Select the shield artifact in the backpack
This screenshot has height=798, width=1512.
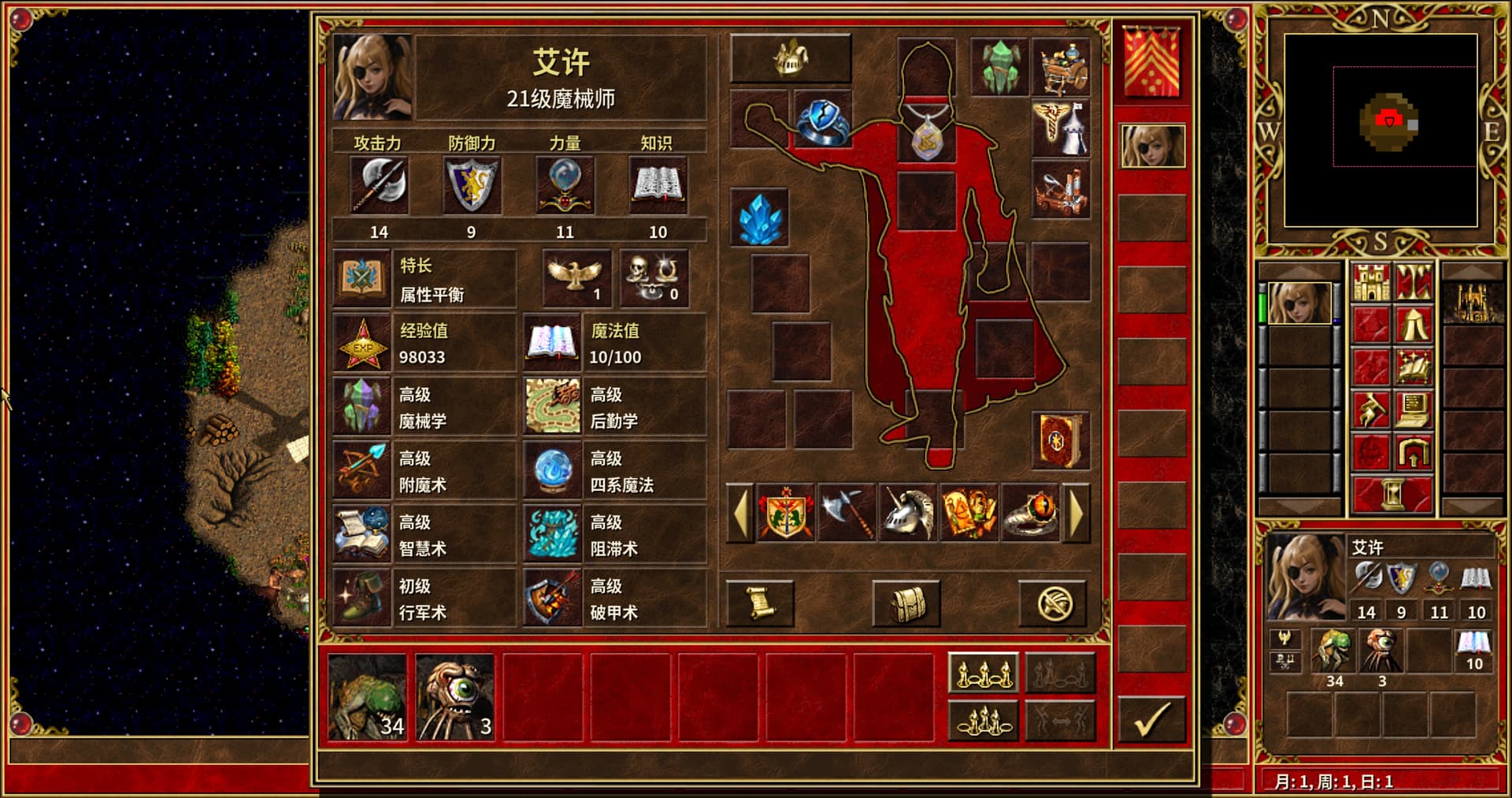point(785,514)
